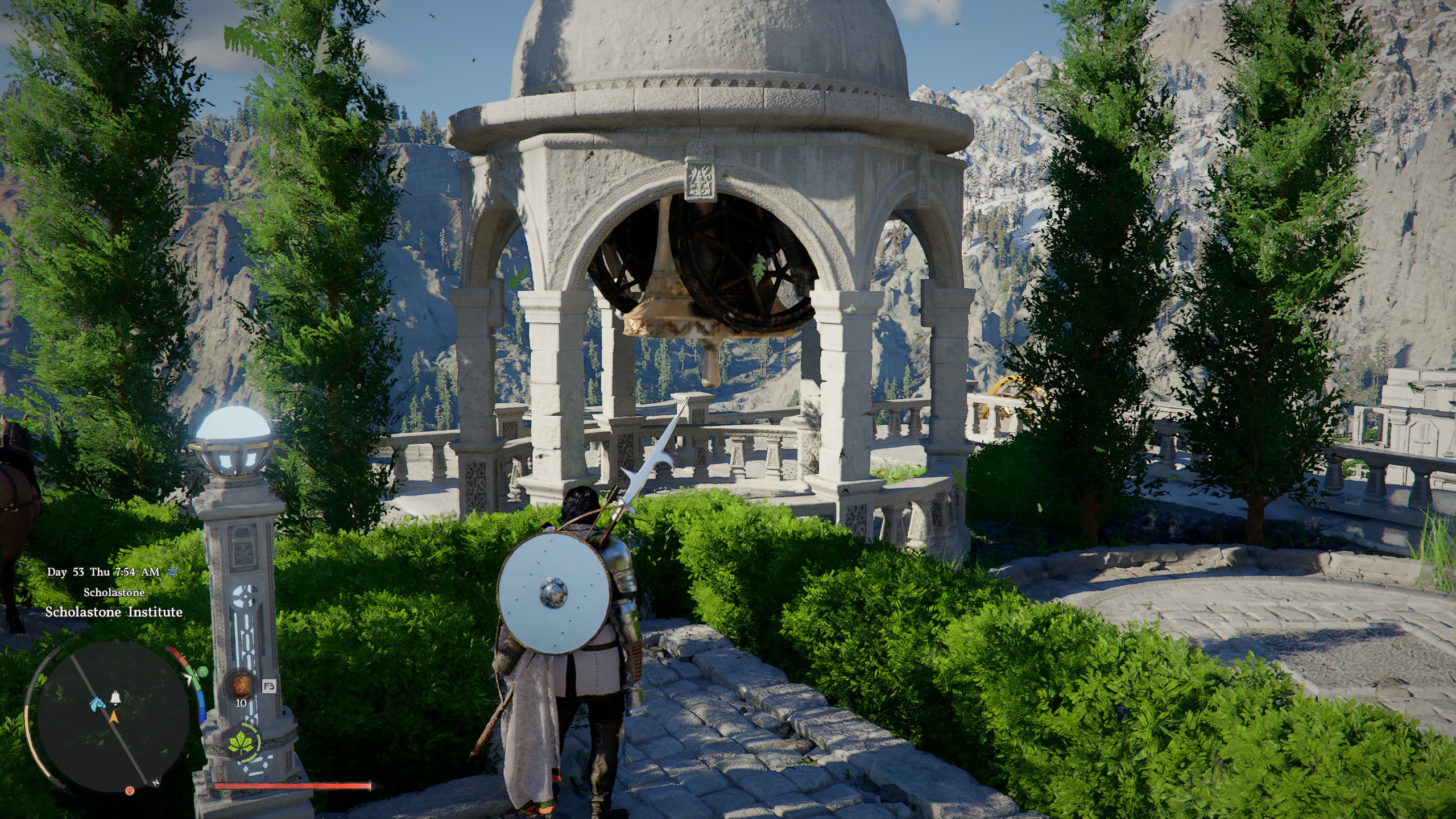Click the green leaf status icon
This screenshot has width=1456, height=819.
240,742
